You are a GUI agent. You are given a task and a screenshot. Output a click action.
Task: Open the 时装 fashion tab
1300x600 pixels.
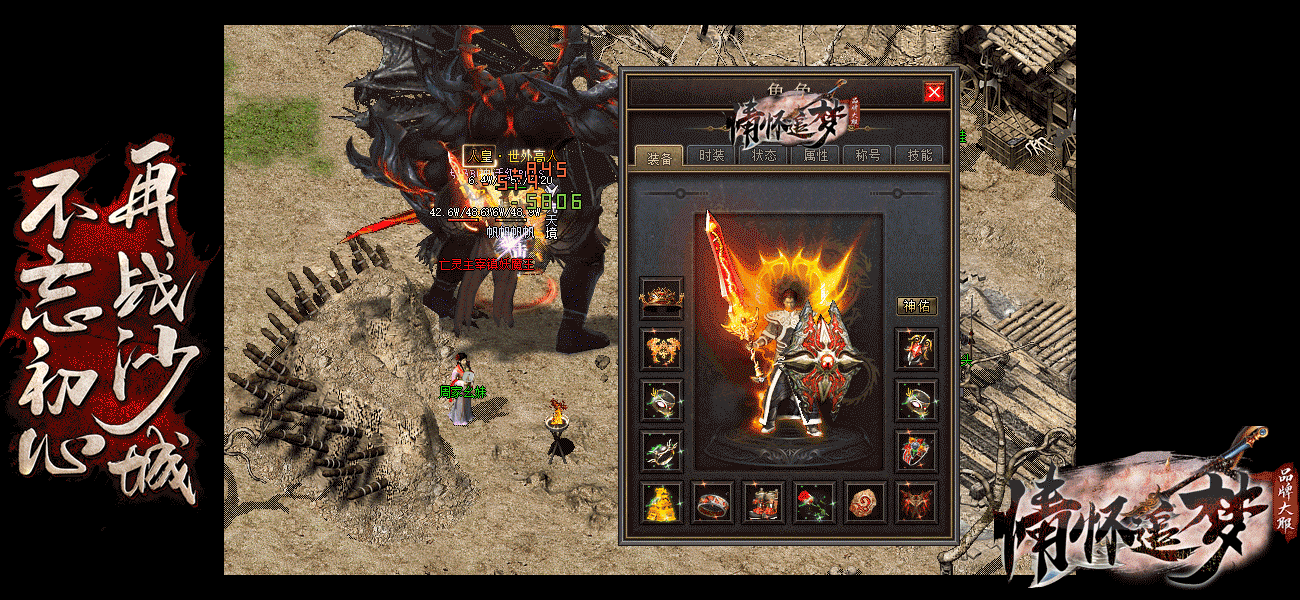(712, 155)
